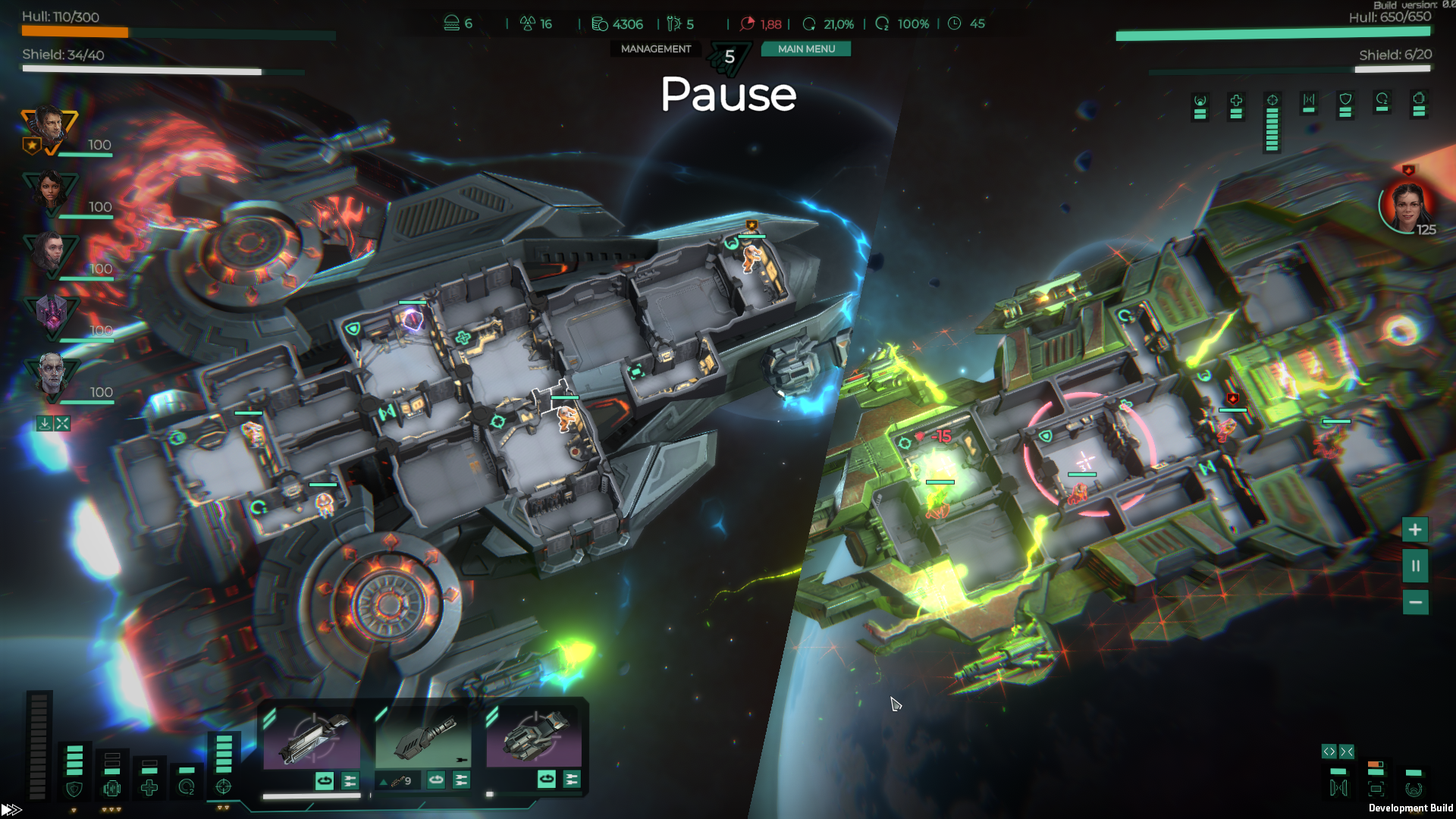Zoom out with the minus button
1456x819 pixels.
1415,603
